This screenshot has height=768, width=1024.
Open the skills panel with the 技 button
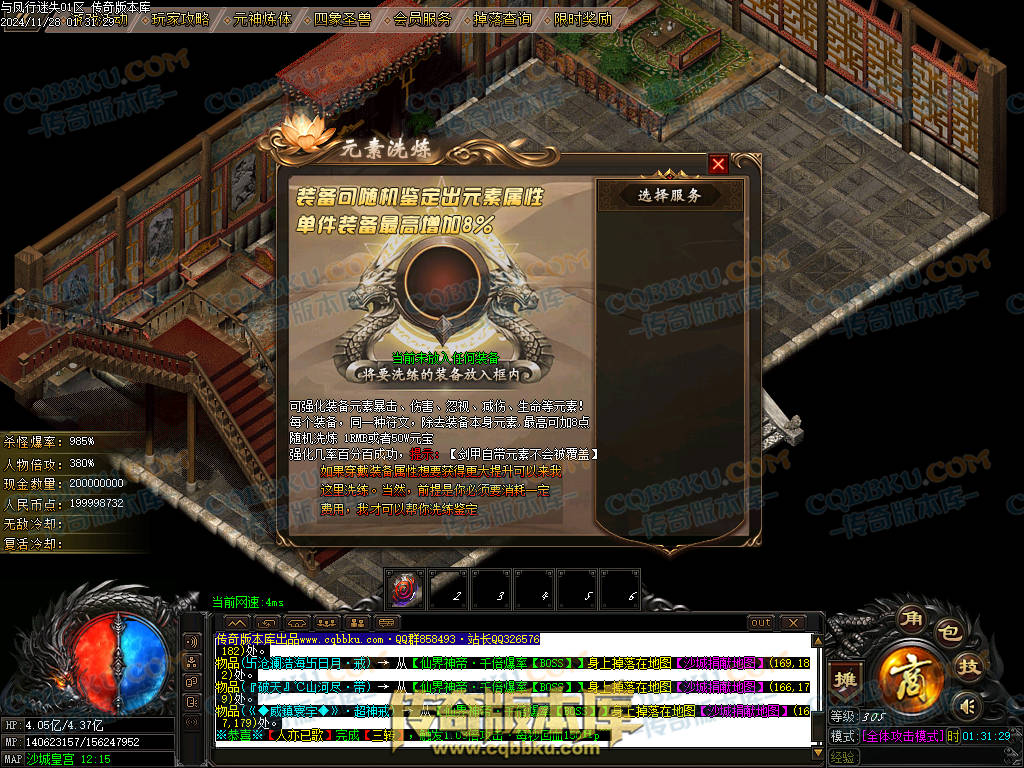pos(967,668)
